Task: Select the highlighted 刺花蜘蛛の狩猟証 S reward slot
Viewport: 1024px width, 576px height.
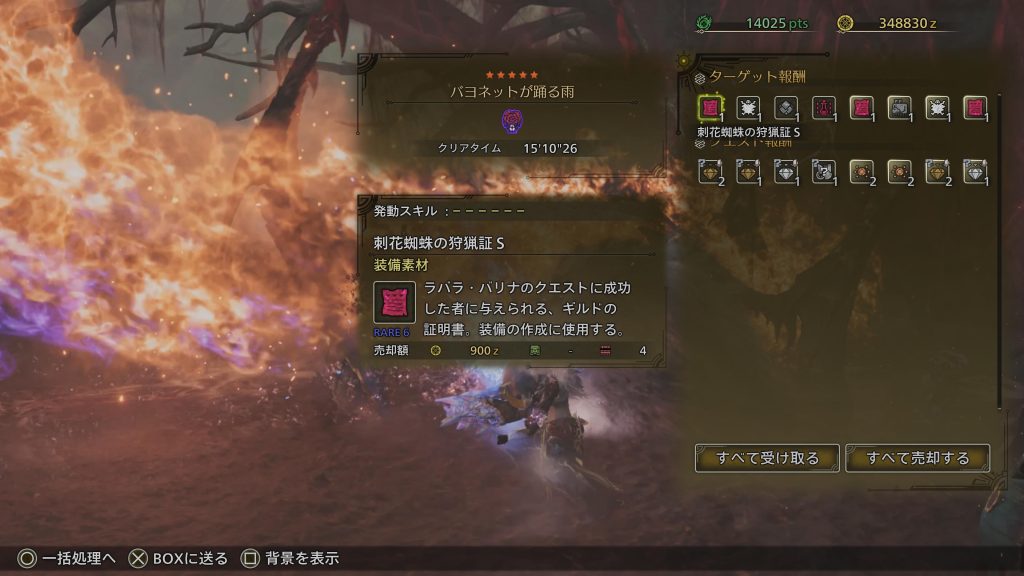Action: 711,108
